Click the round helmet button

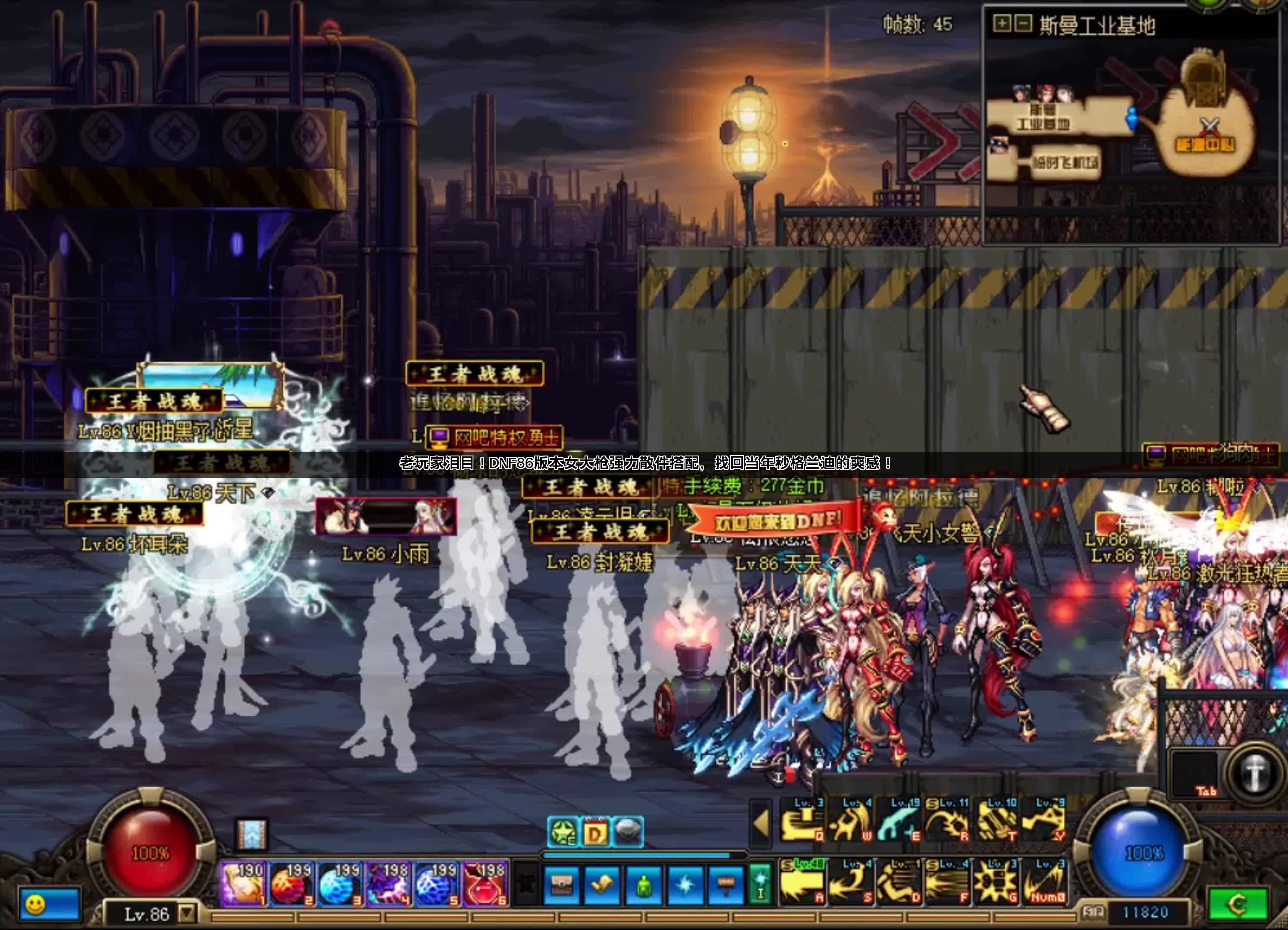tap(1254, 773)
